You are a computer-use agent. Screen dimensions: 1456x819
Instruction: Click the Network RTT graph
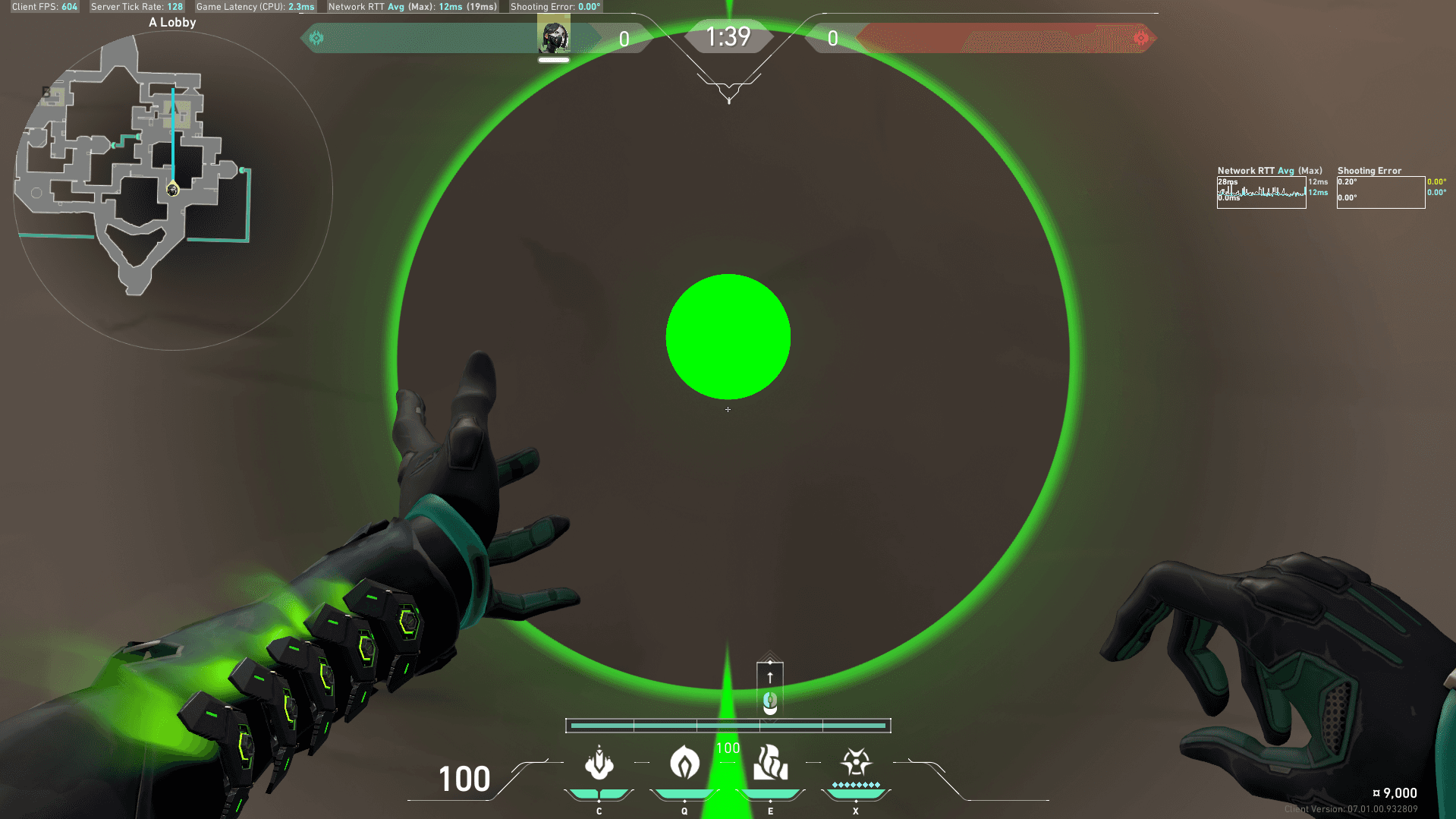[1261, 192]
